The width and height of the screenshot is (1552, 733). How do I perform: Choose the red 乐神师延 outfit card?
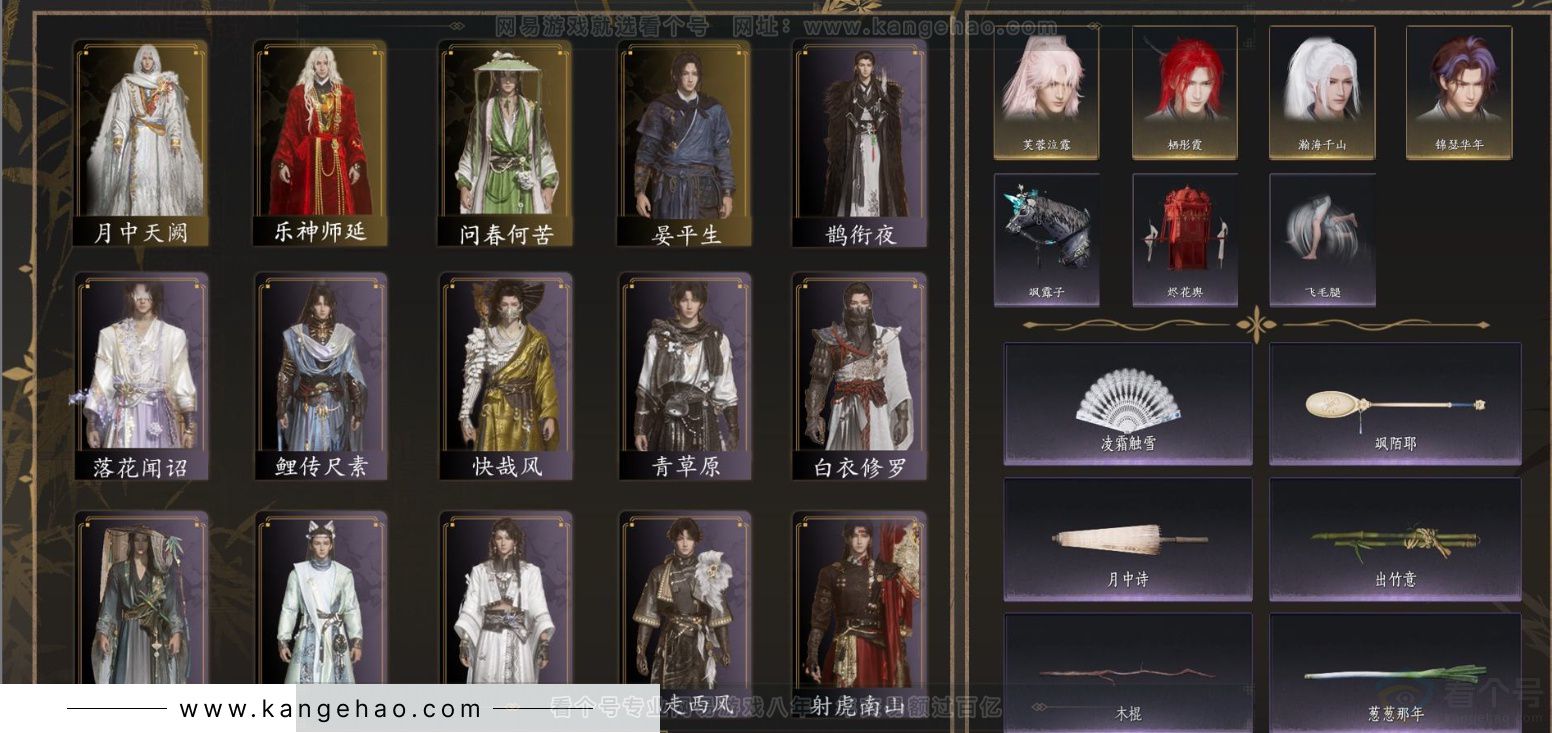click(x=320, y=143)
